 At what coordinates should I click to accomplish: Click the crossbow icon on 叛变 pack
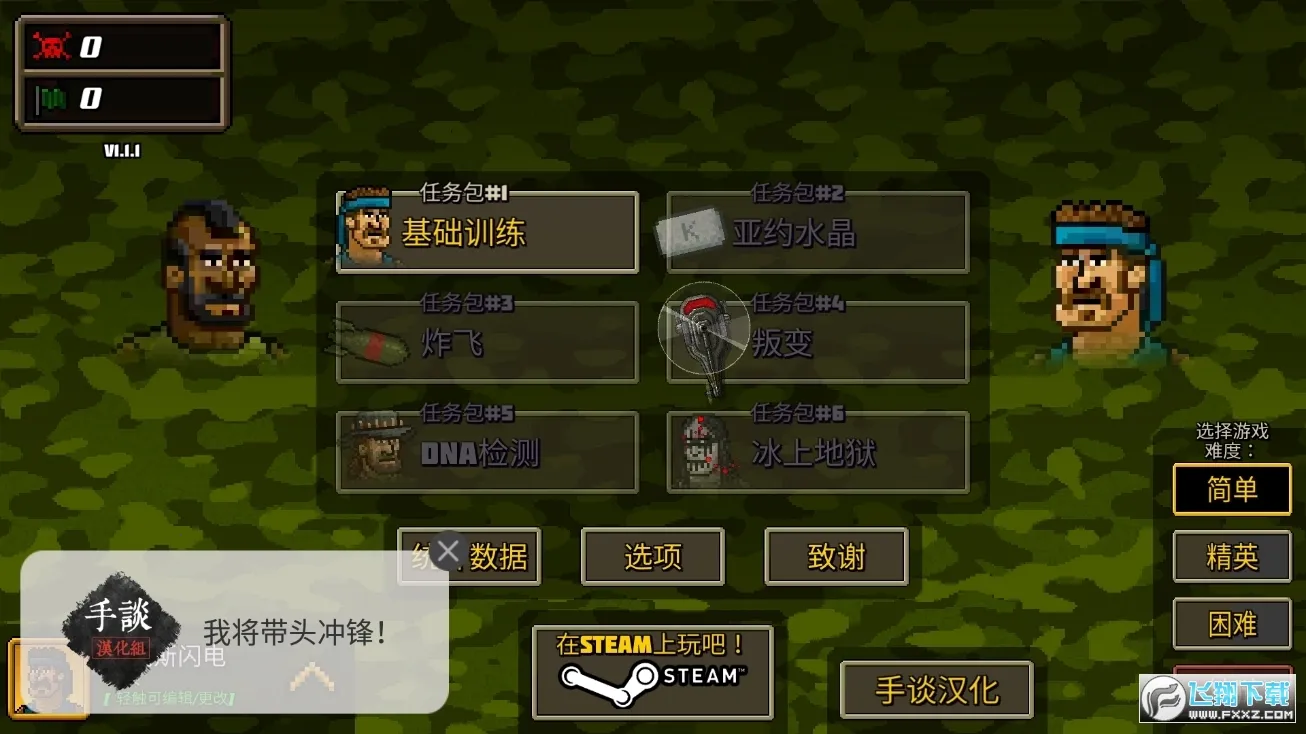pyautogui.click(x=705, y=330)
